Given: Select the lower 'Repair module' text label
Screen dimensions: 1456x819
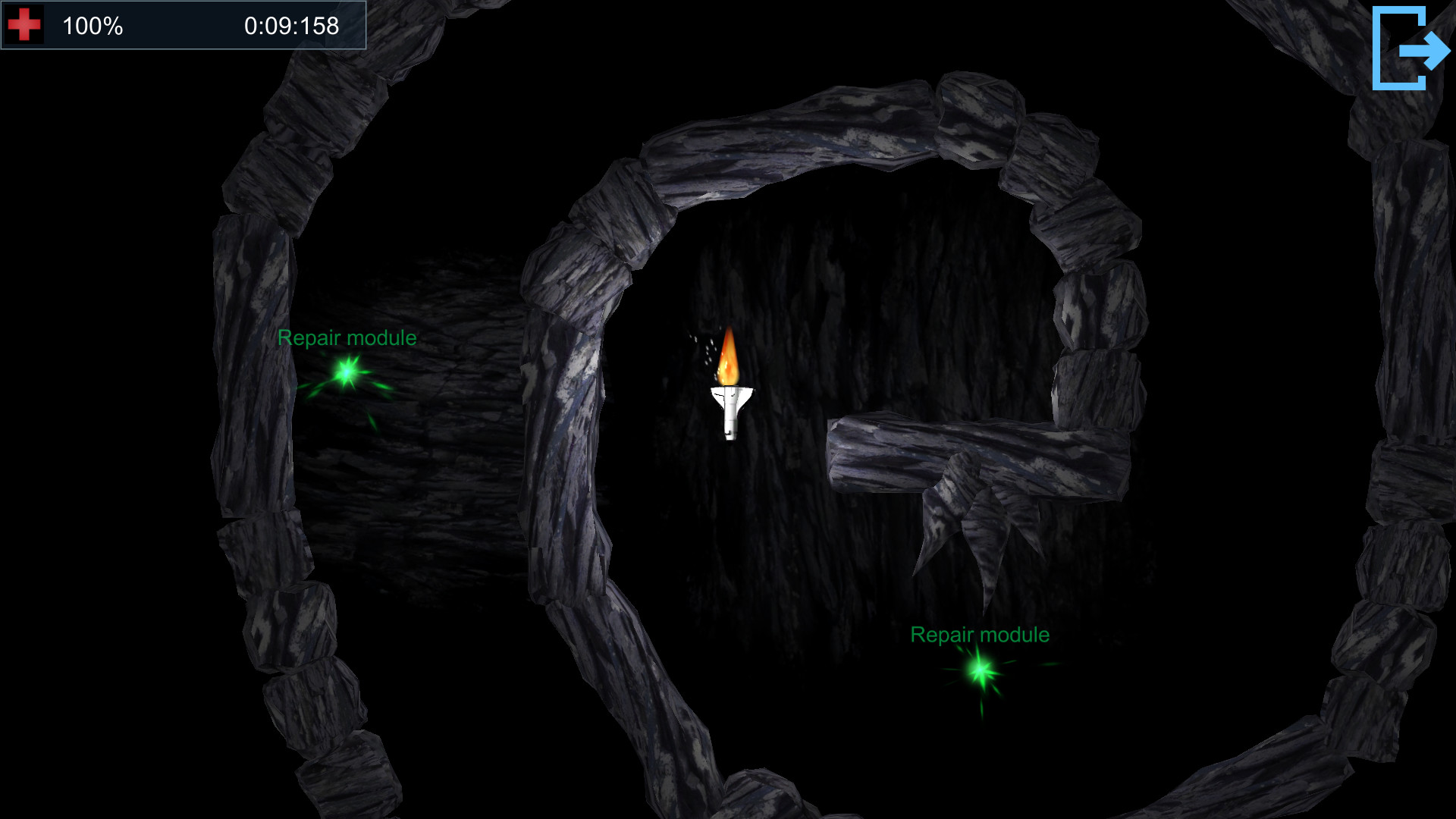Looking at the screenshot, I should click(x=980, y=635).
